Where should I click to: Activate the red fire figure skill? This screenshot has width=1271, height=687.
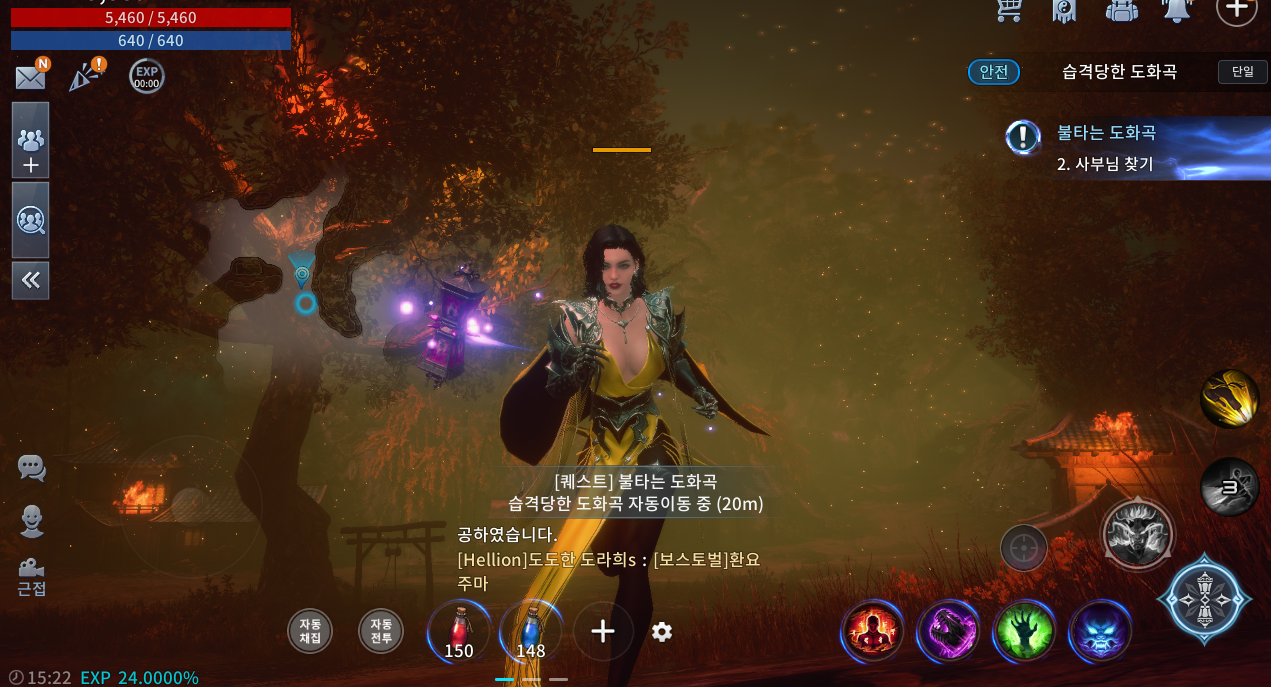pyautogui.click(x=872, y=632)
